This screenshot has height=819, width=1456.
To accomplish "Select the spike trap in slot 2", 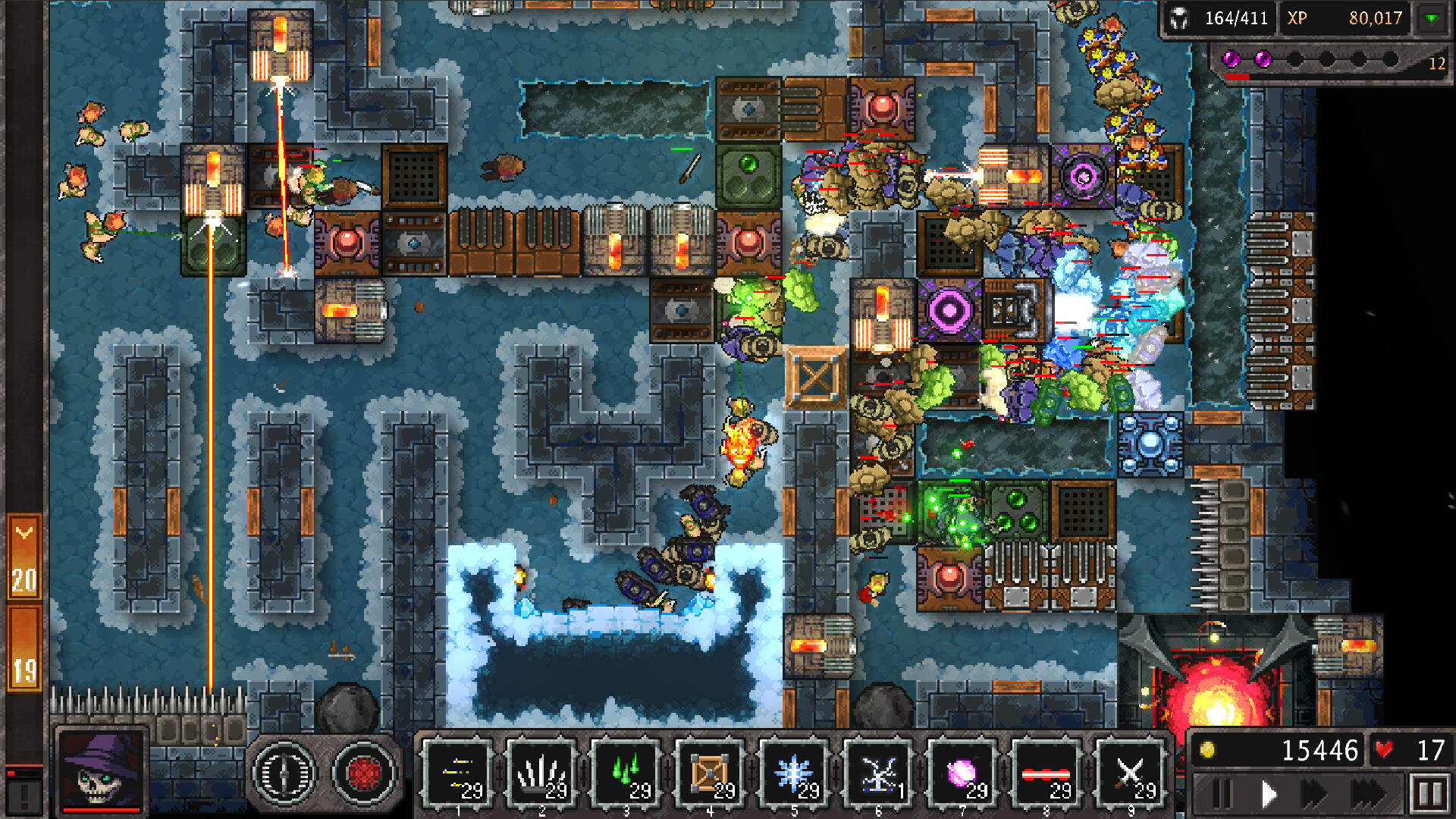I will tap(541, 770).
